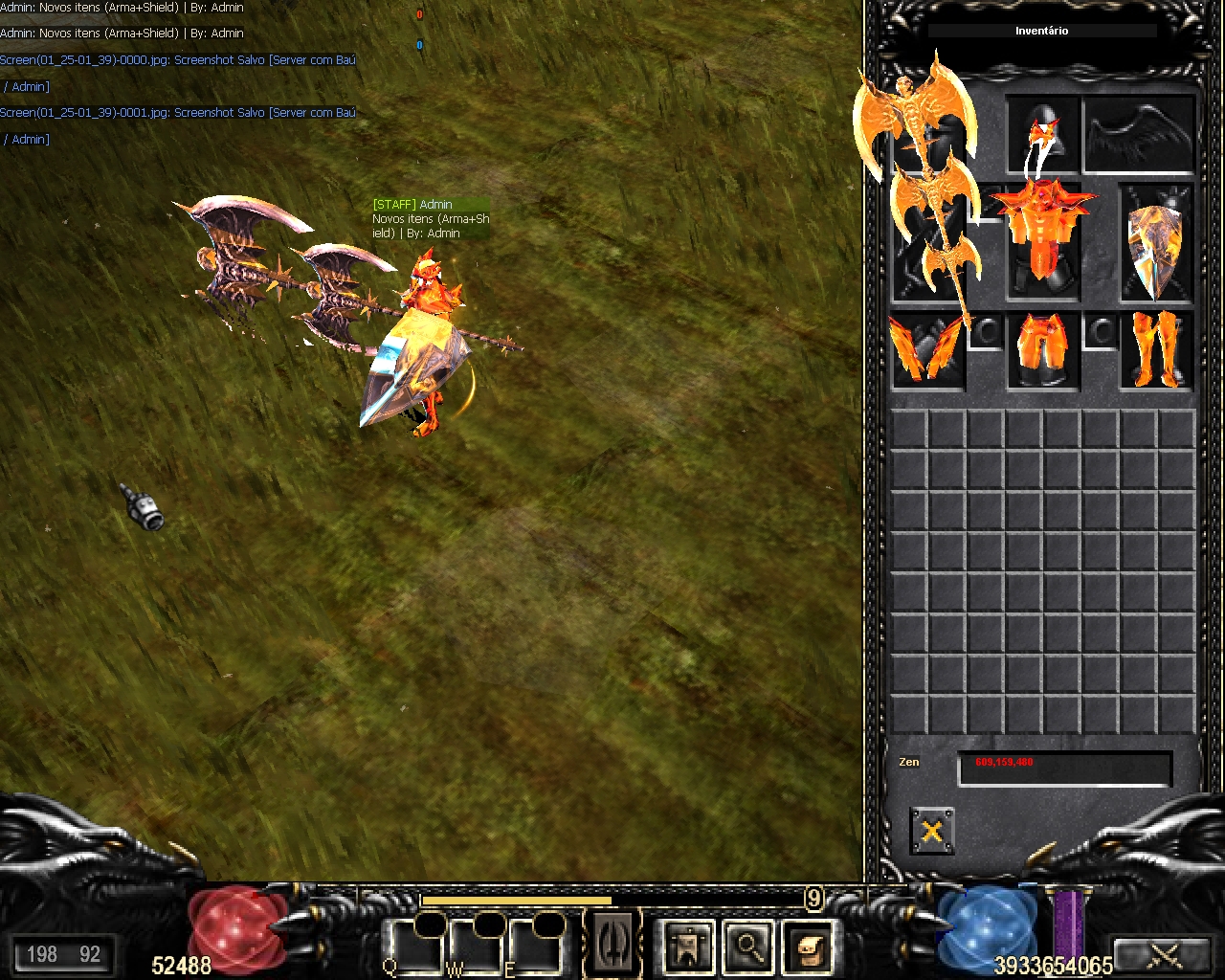This screenshot has width=1225, height=980.
Task: Select the orange chest armor slot
Action: click(1042, 234)
